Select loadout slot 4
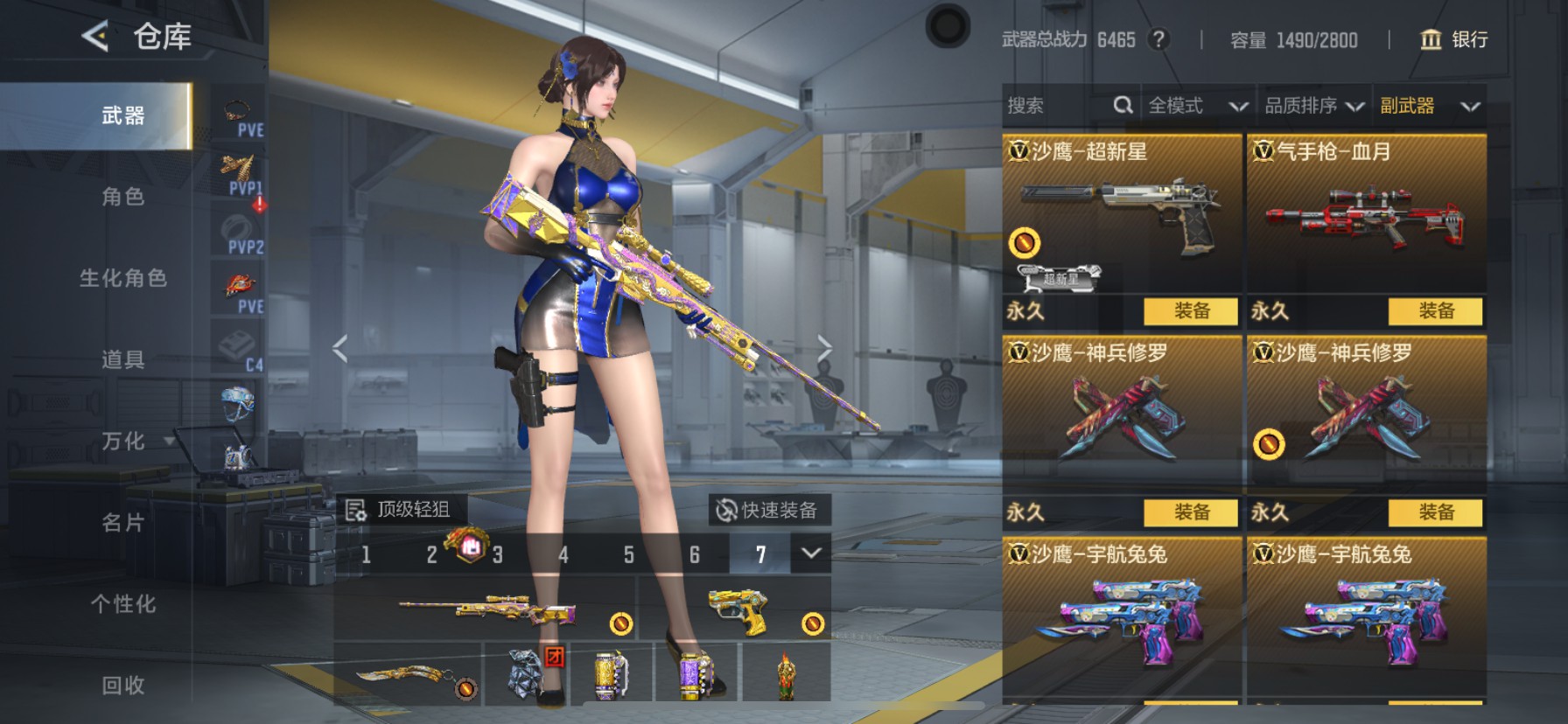This screenshot has width=1568, height=724. (563, 554)
